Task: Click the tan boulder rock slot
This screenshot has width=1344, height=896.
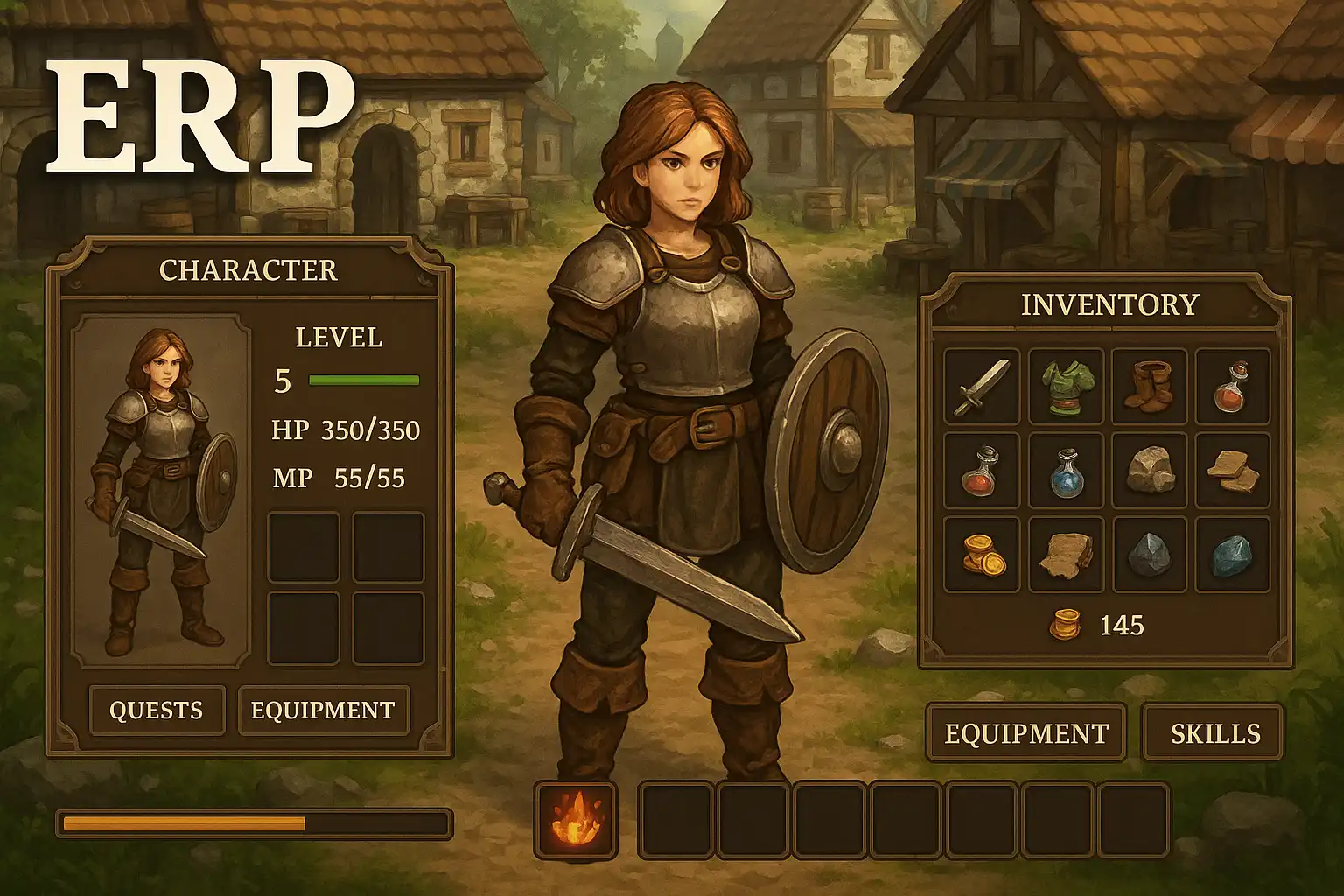Action: (1149, 471)
